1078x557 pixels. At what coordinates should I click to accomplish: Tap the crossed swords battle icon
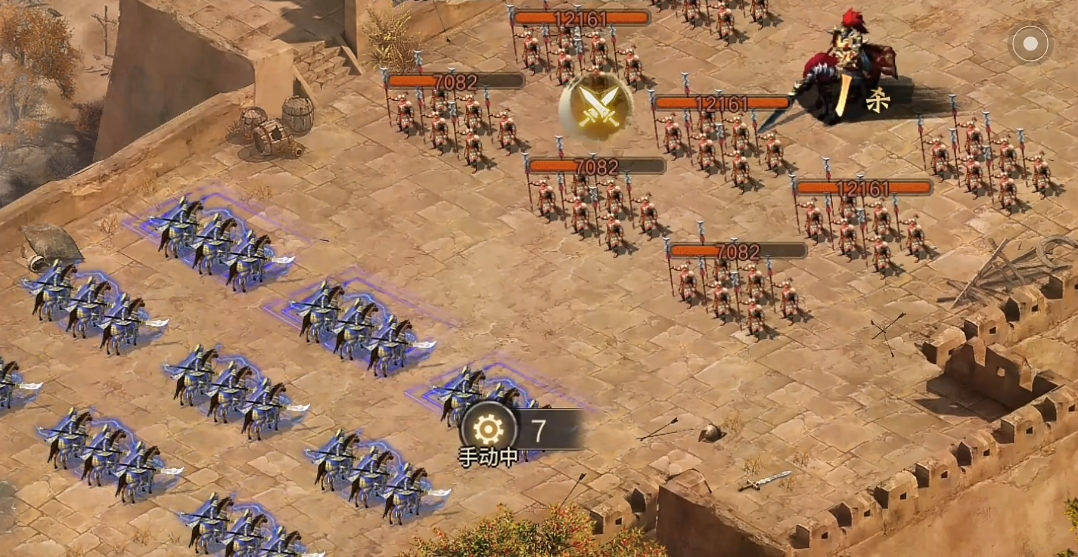pyautogui.click(x=596, y=105)
